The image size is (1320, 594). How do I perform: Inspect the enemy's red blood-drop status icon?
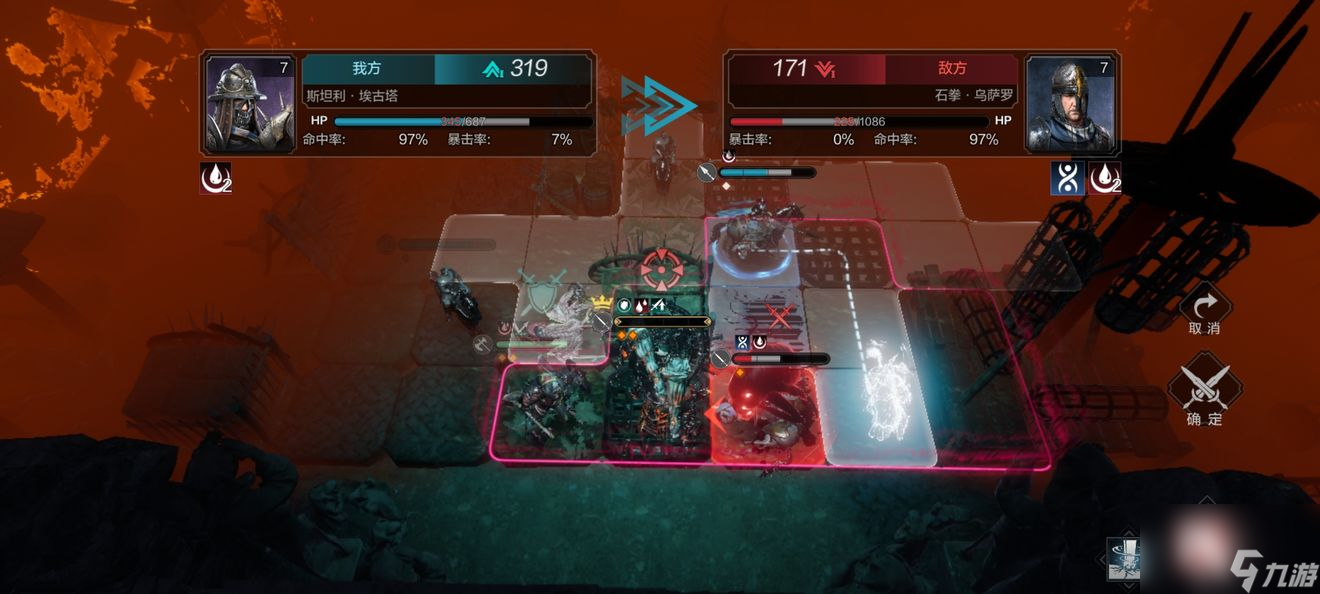tap(1104, 178)
